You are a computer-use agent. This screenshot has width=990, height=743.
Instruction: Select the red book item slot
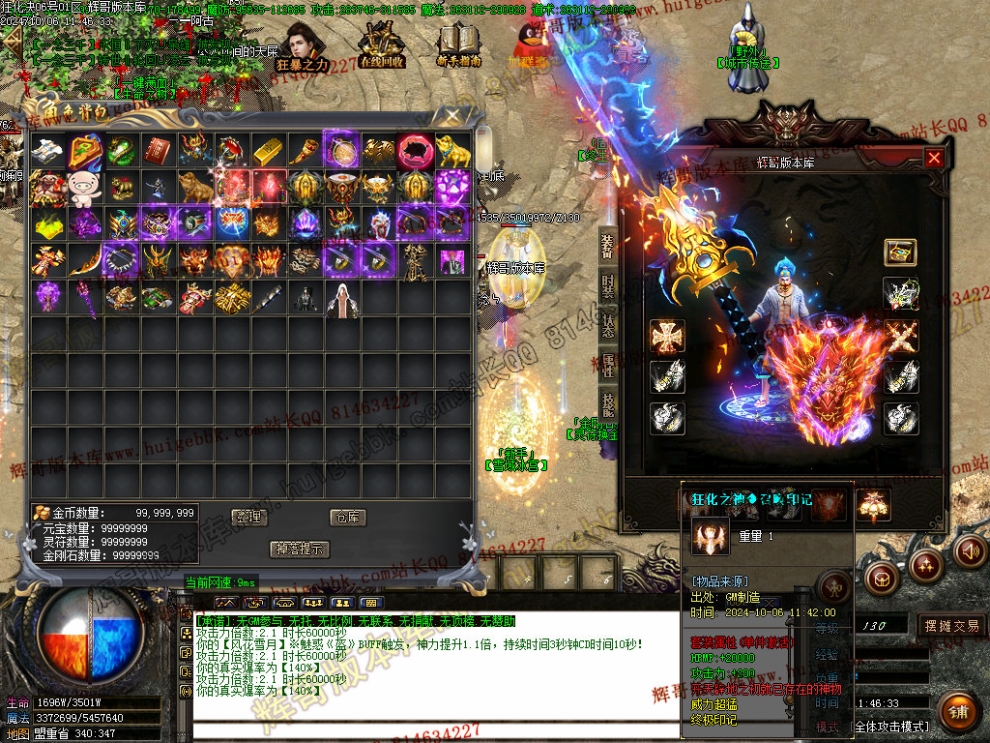click(157, 150)
